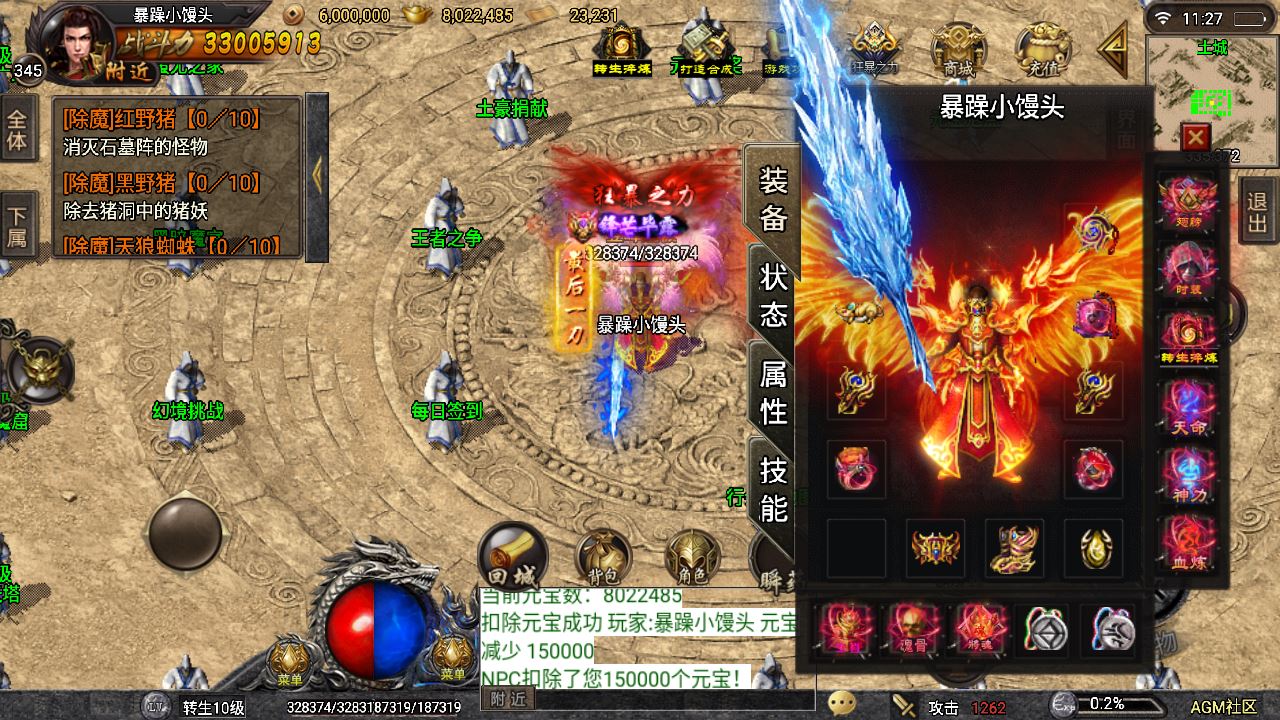Switch to the 状态 status tab

[x=773, y=295]
